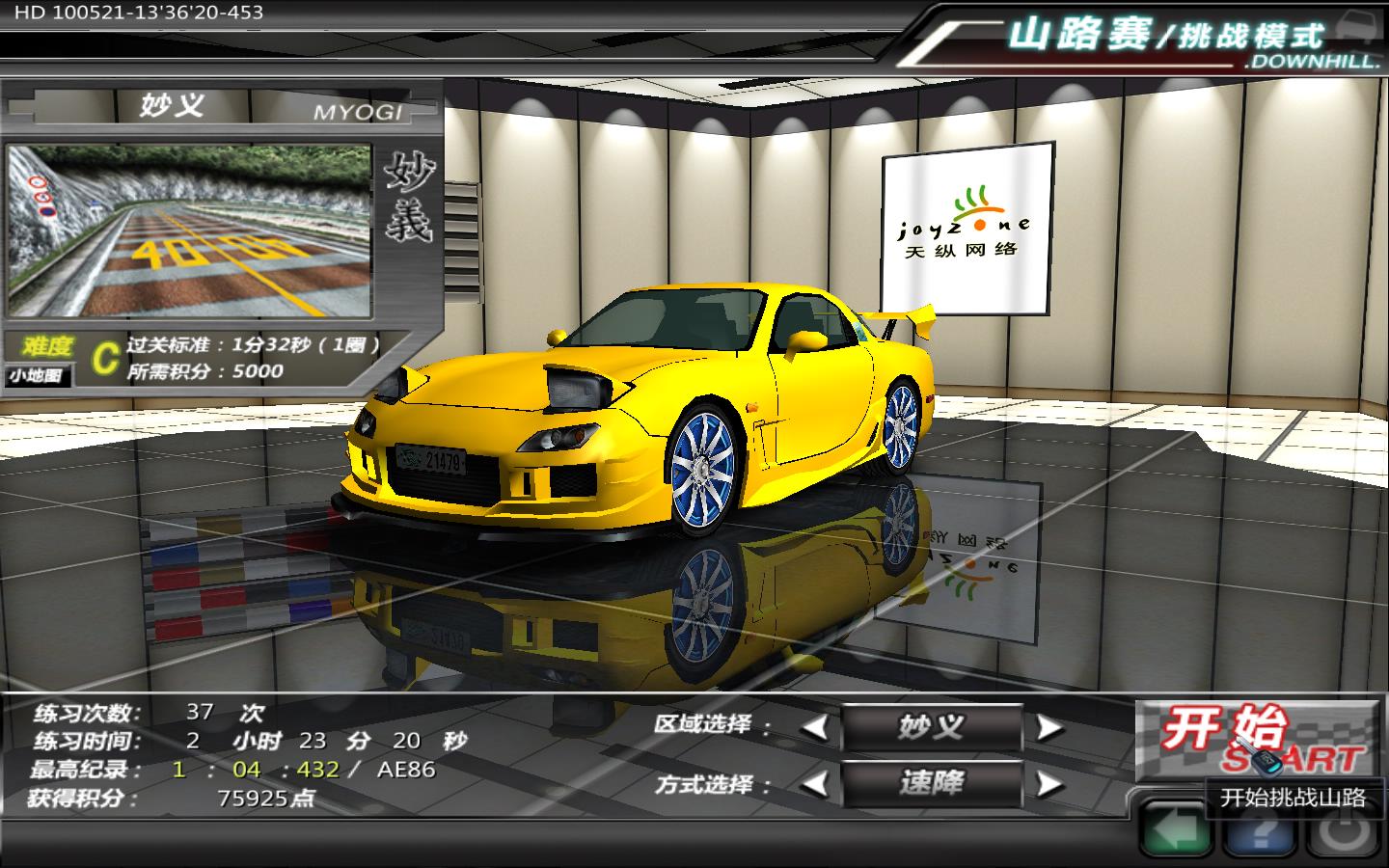Click the Myogi track preview thumbnail

click(190, 231)
